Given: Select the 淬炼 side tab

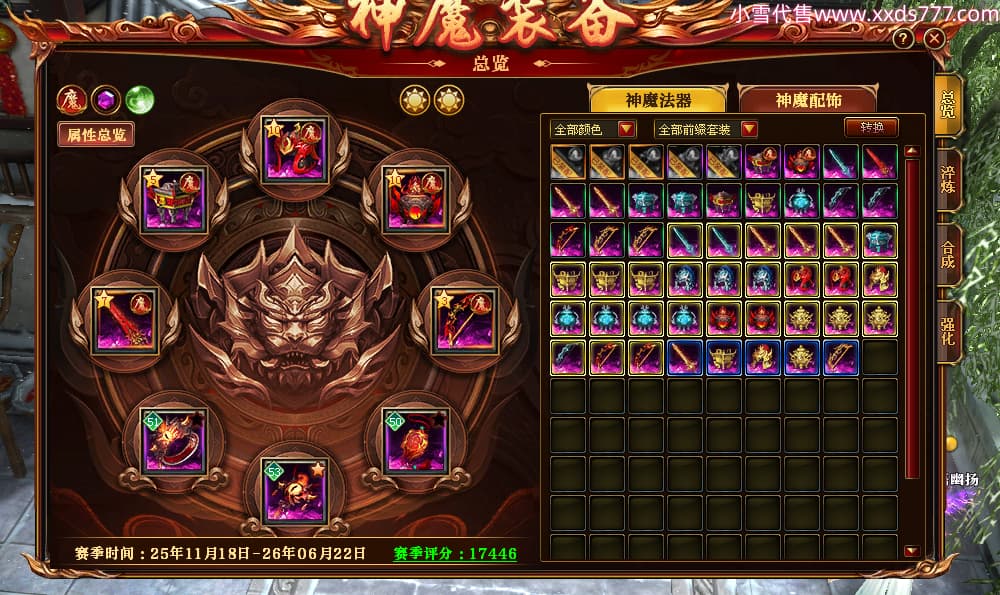Looking at the screenshot, I should (x=948, y=179).
